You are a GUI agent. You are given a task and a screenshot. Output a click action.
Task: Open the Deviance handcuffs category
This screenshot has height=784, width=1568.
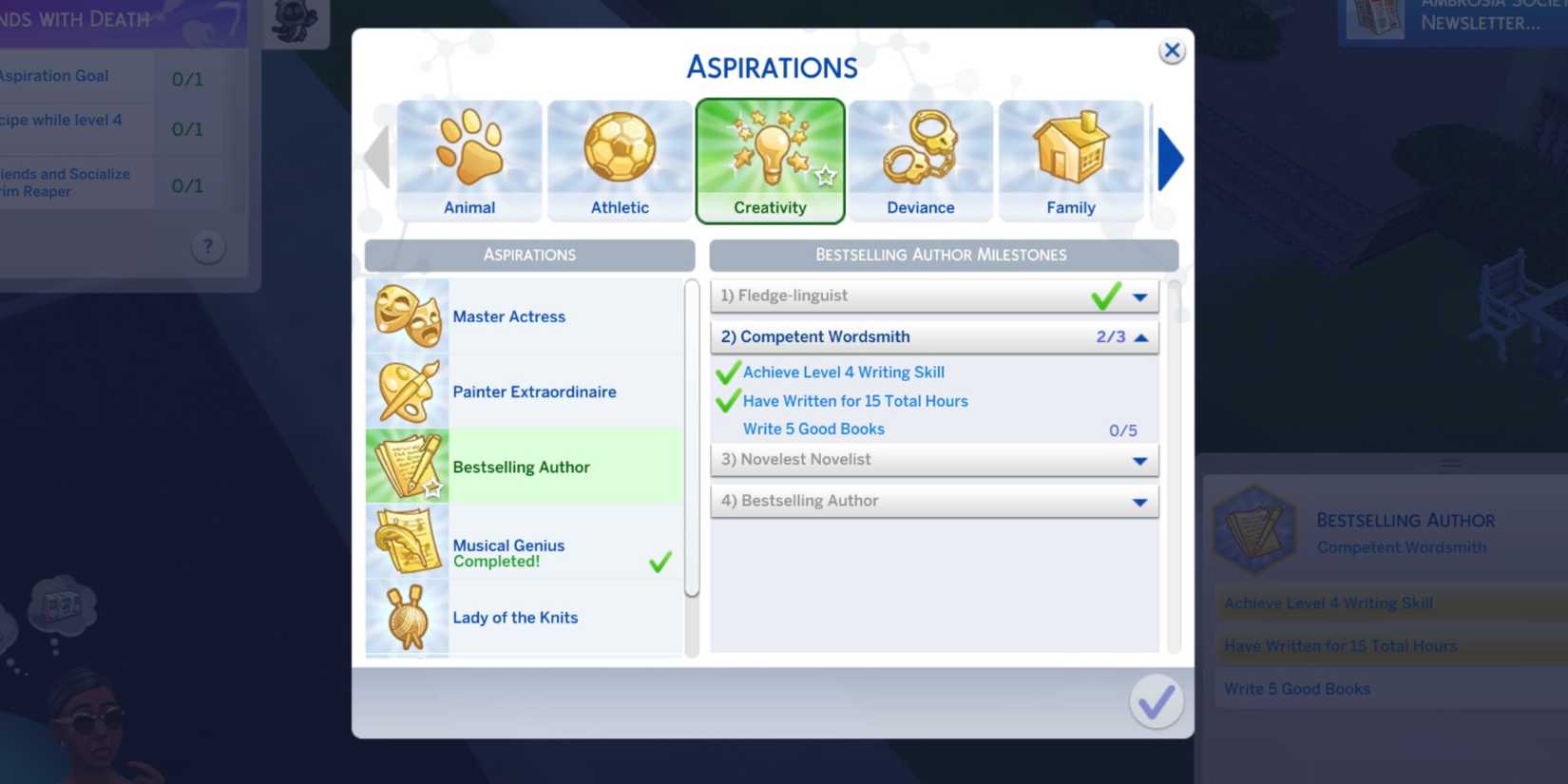(920, 157)
